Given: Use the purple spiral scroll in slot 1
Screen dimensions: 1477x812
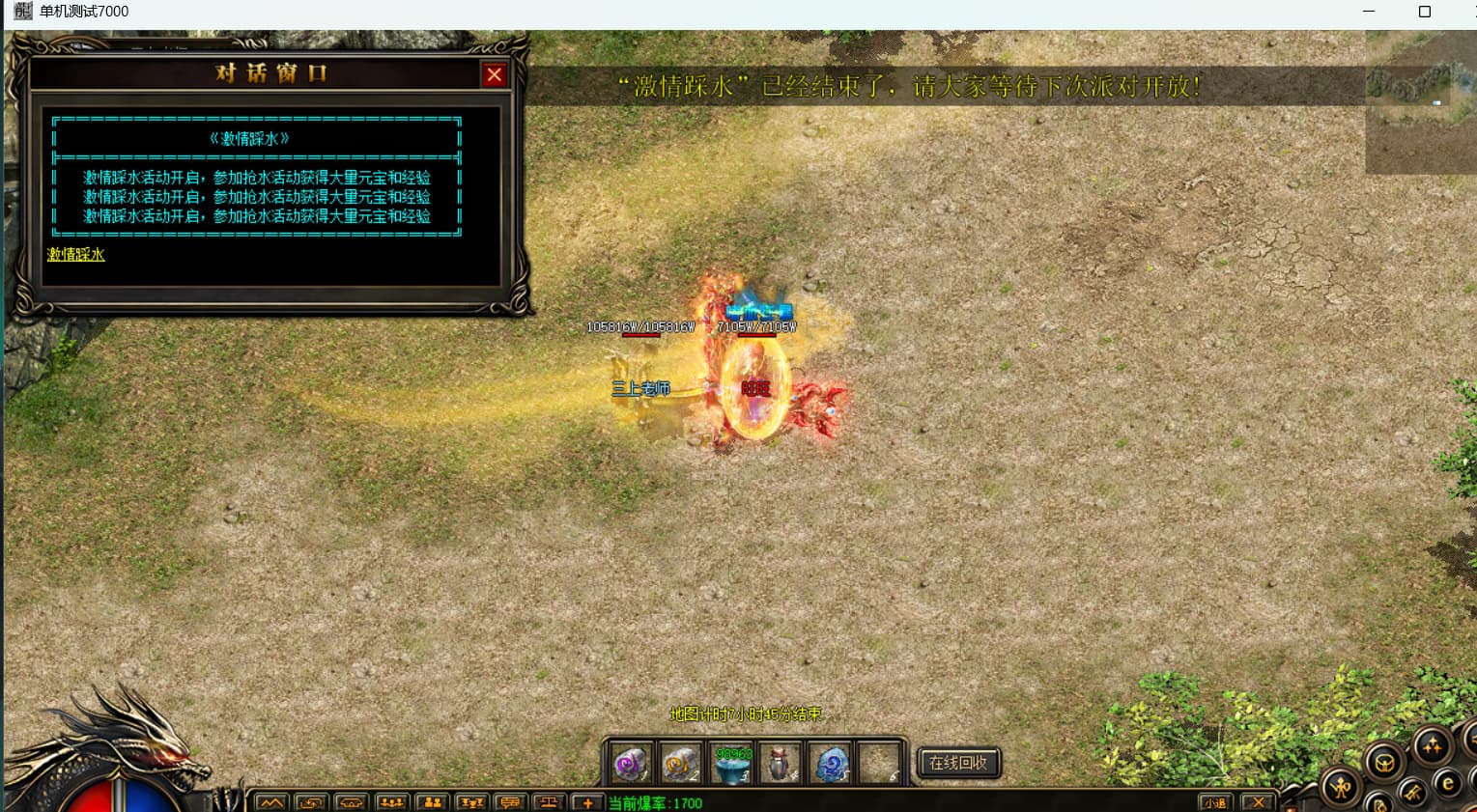Looking at the screenshot, I should point(631,764).
